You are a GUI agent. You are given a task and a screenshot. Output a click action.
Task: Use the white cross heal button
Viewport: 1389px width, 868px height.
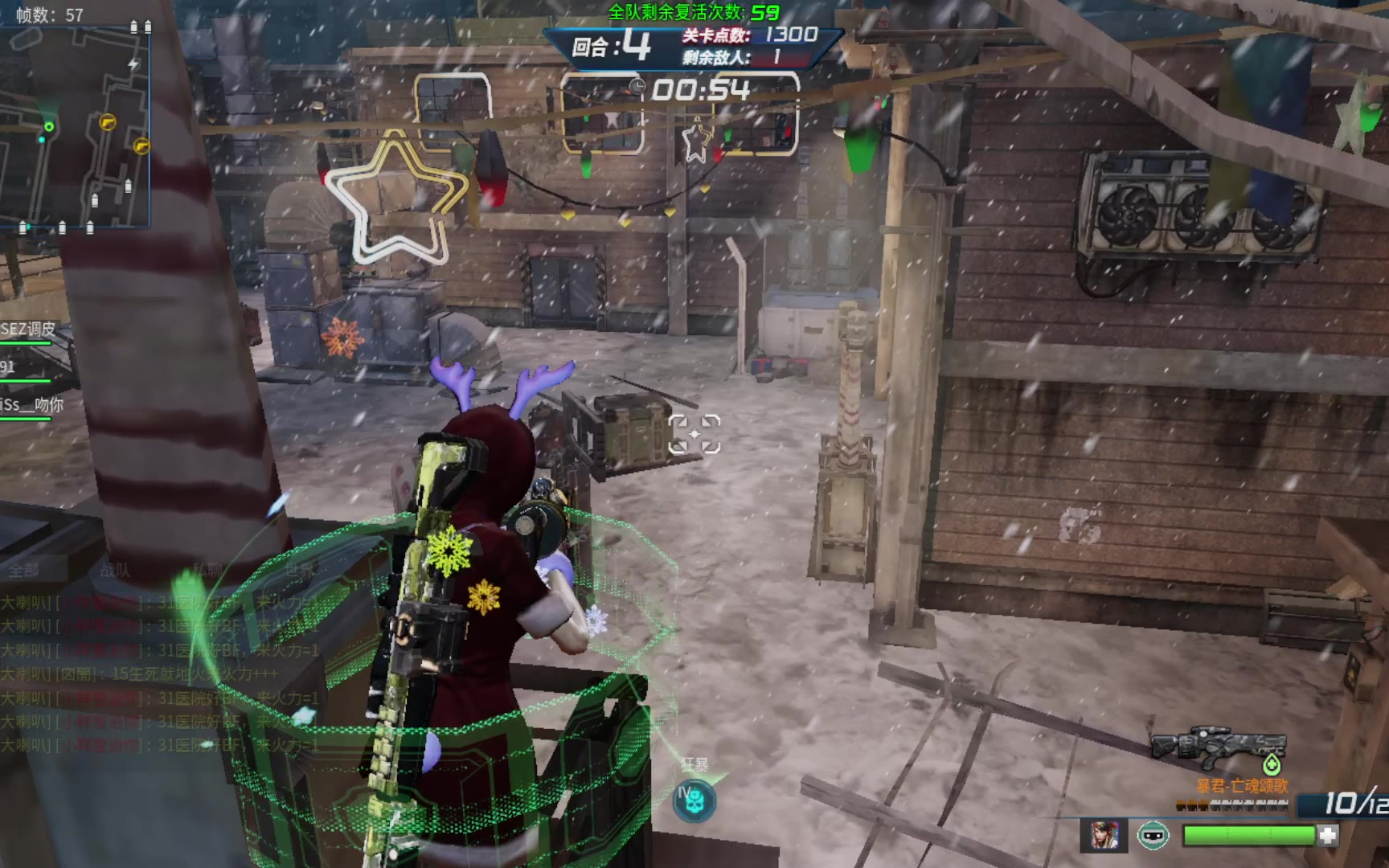[x=1328, y=836]
